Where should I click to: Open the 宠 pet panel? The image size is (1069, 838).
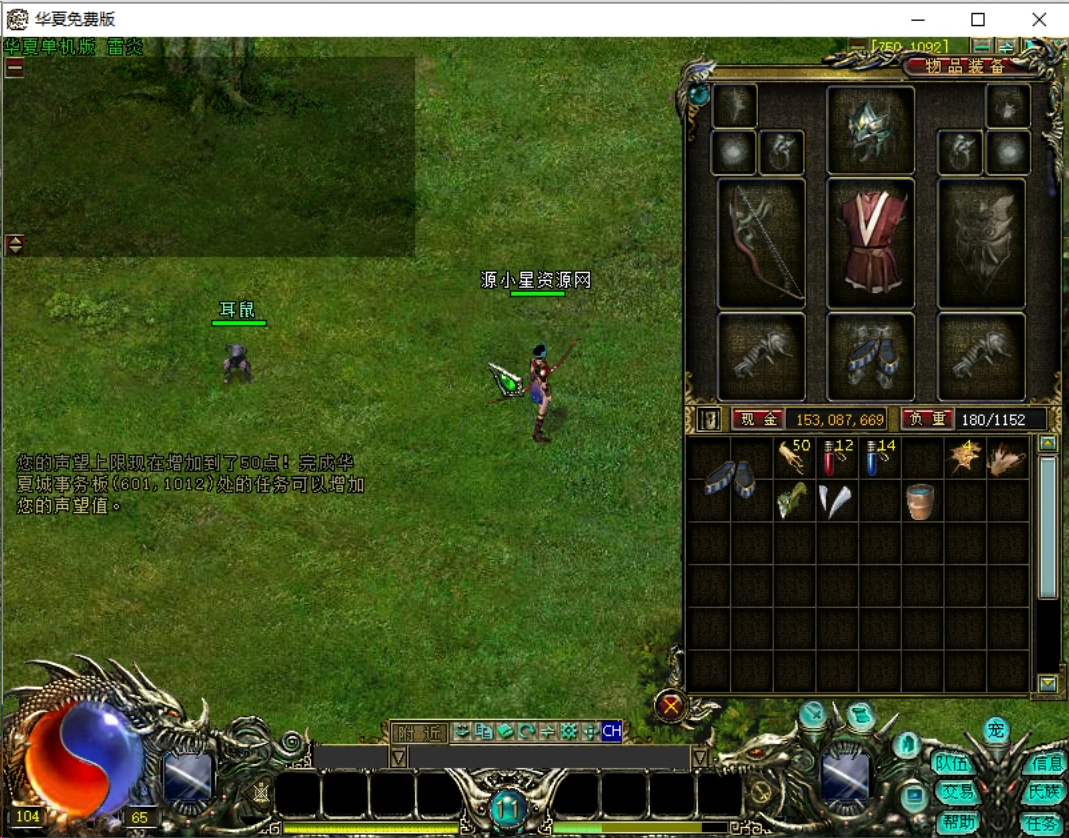coord(995,729)
